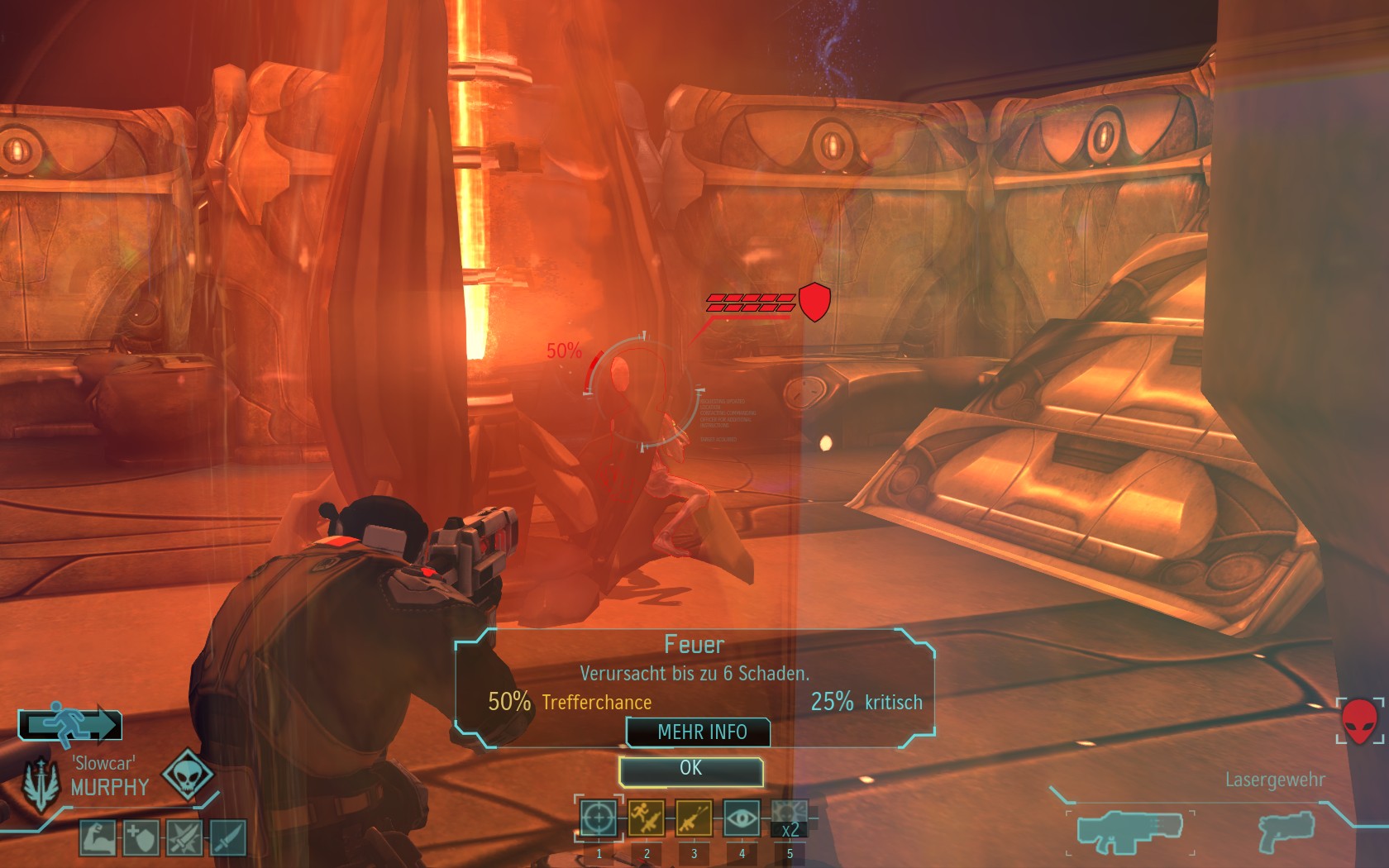Select the flexed arm perk icon

point(98,837)
